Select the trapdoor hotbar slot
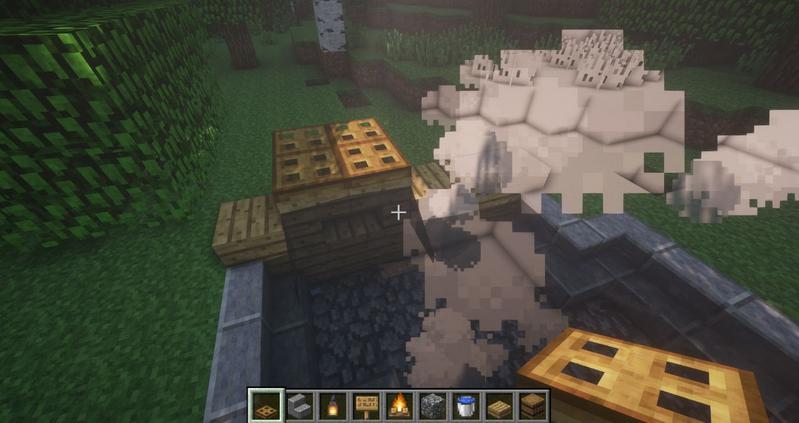This screenshot has height=423, width=799. pos(265,406)
